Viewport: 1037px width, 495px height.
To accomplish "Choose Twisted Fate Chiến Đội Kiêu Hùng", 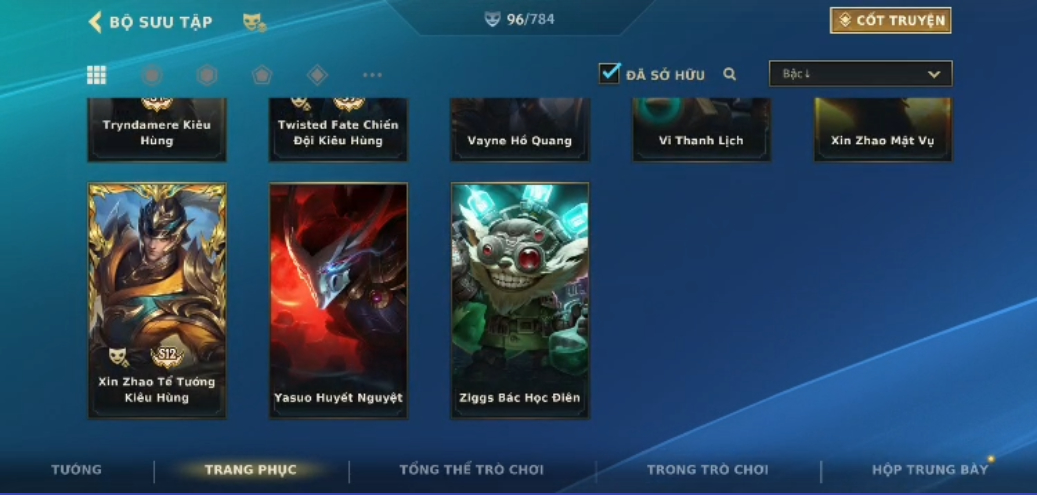I will point(338,130).
